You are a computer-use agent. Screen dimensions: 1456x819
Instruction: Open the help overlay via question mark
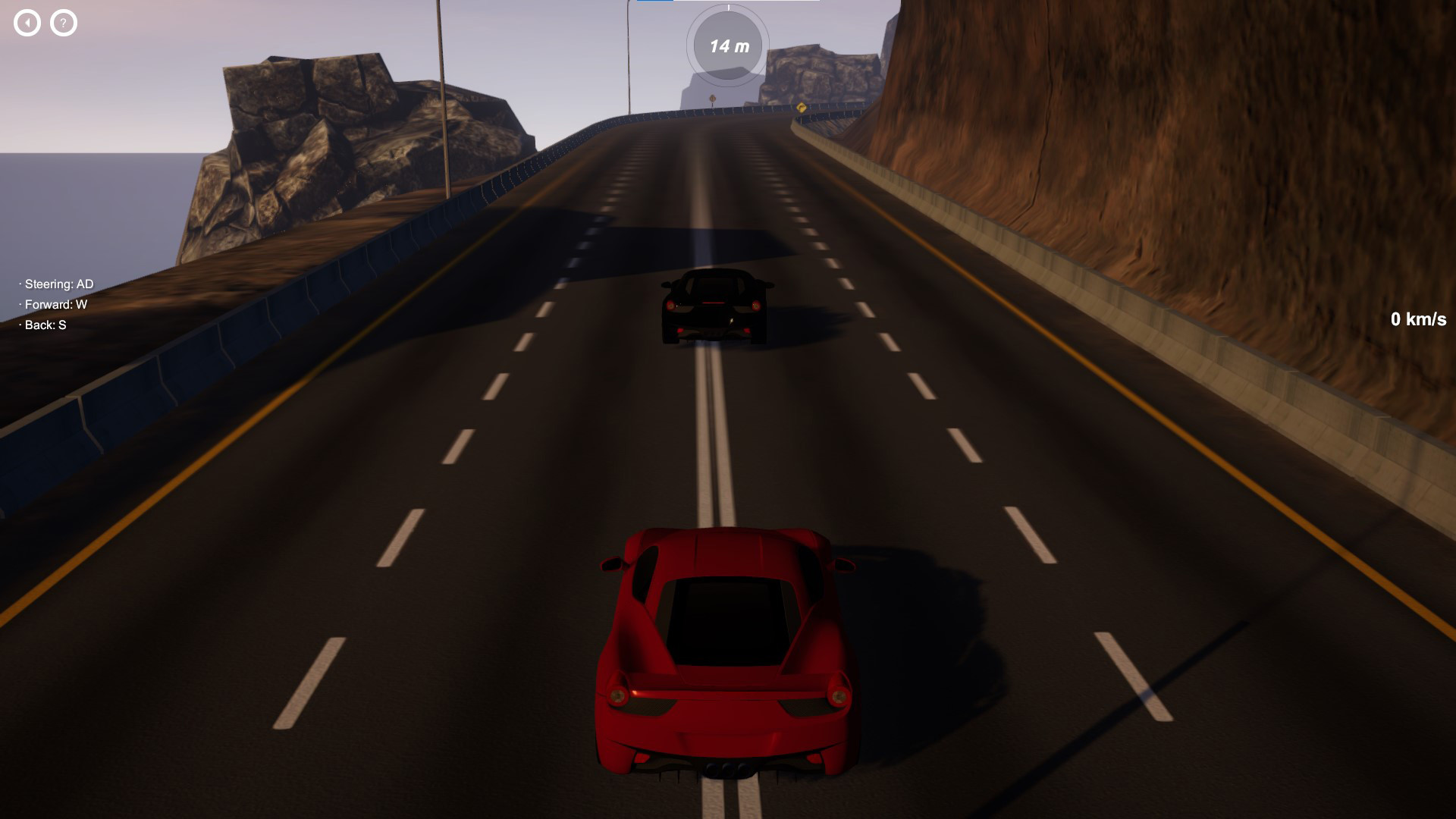coord(62,22)
